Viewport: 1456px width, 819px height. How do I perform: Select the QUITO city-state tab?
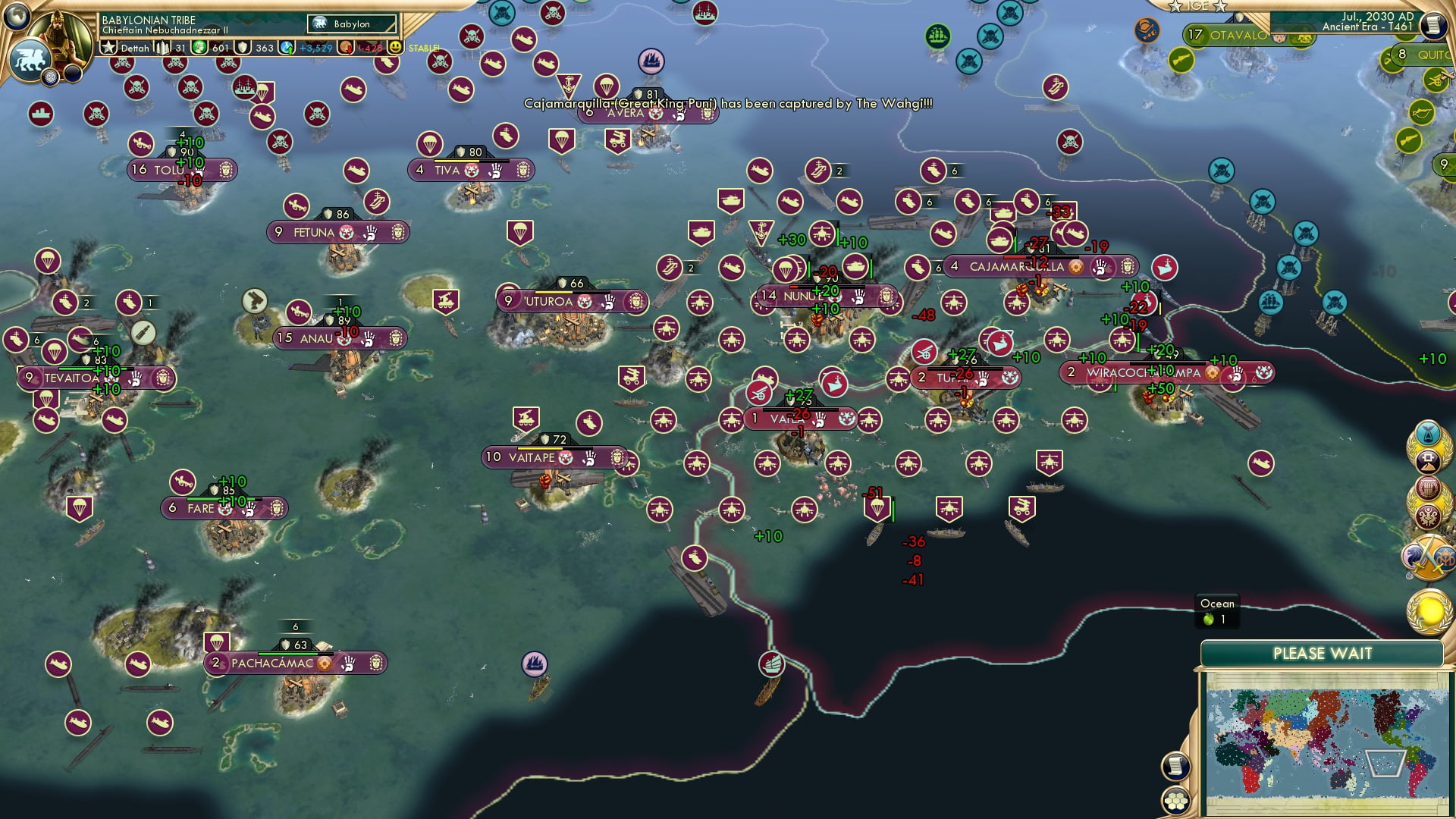(x=1429, y=55)
